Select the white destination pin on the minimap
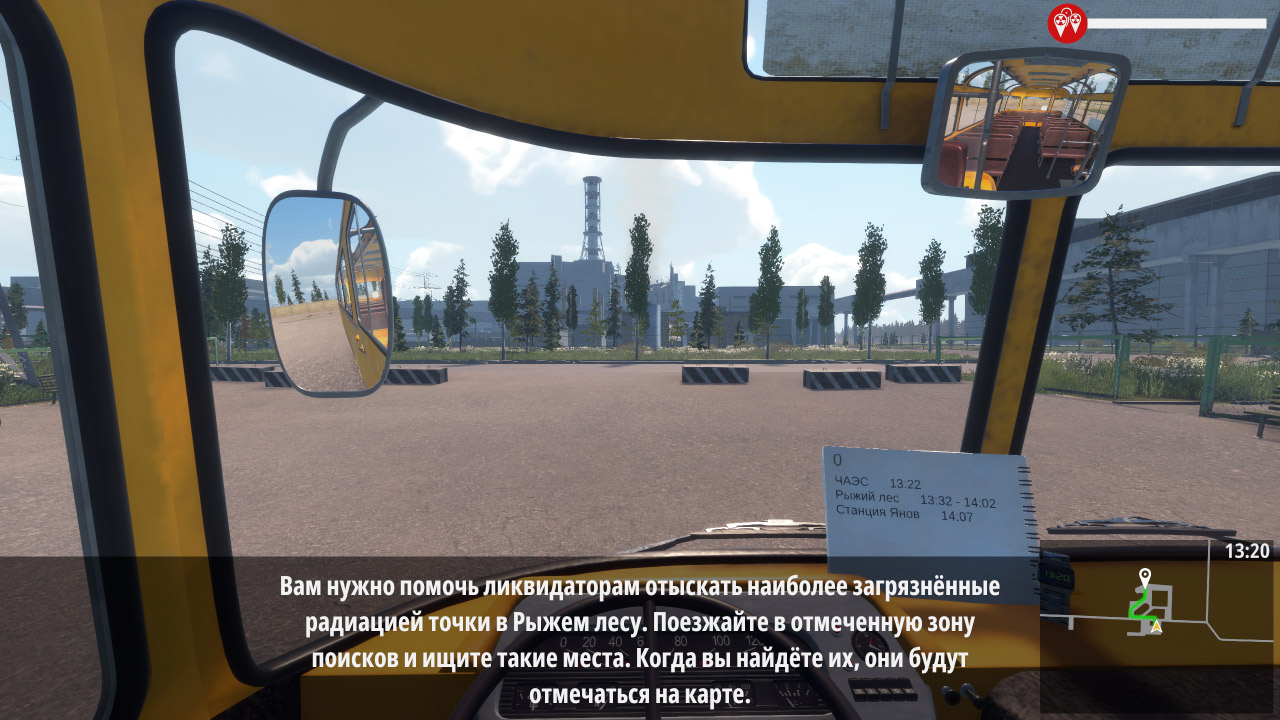Image resolution: width=1280 pixels, height=720 pixels. click(x=1144, y=574)
